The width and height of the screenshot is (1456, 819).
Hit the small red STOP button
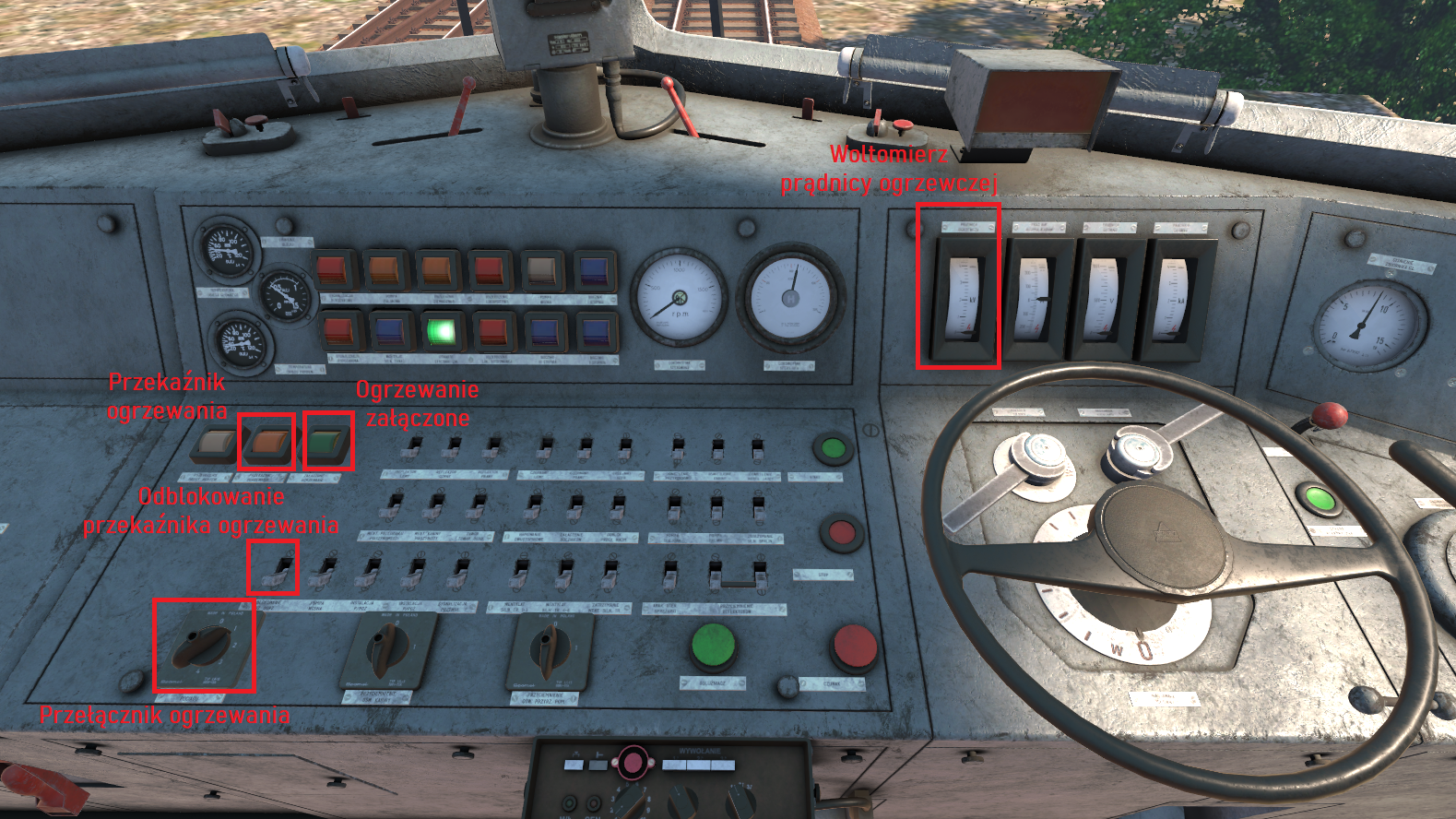click(841, 532)
